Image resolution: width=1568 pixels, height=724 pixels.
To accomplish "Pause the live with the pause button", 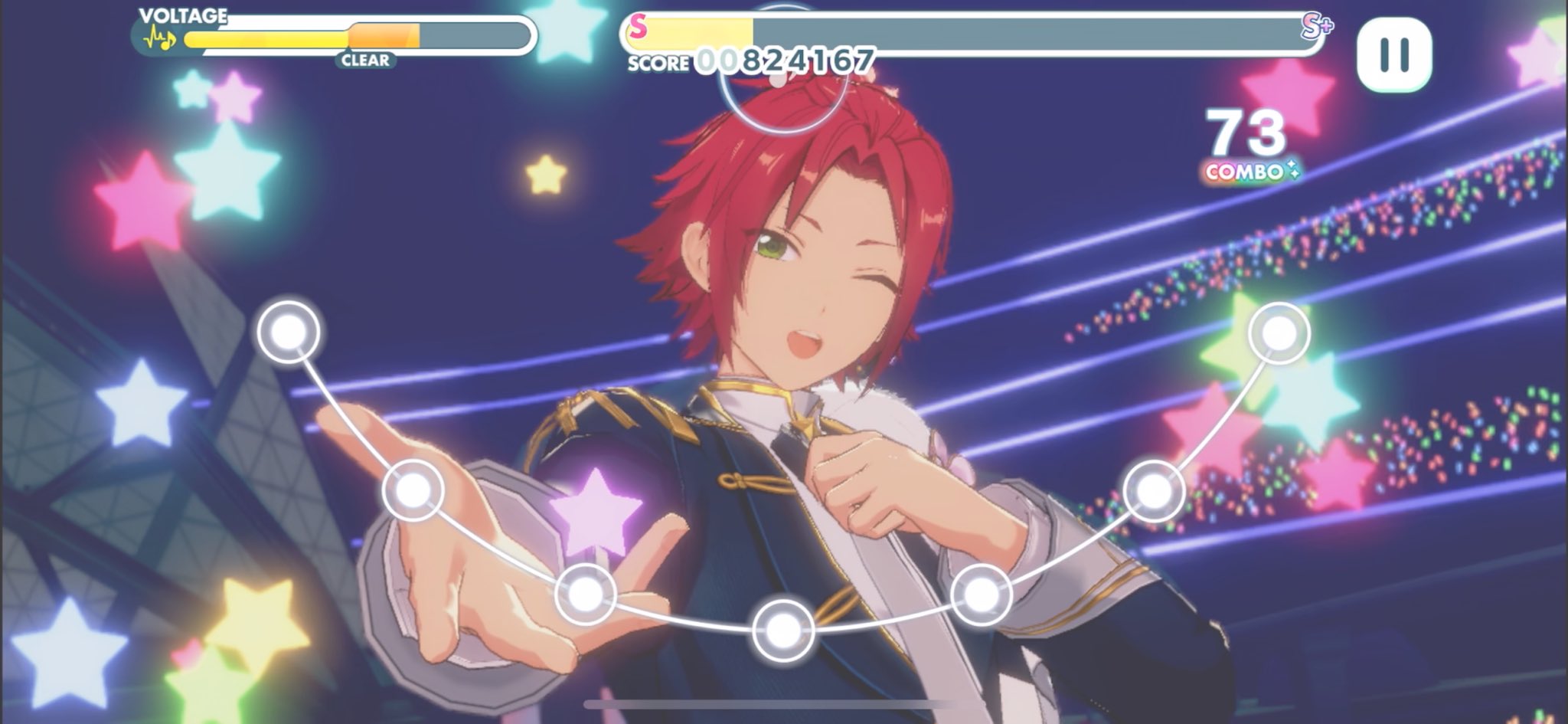I will pos(1393,54).
